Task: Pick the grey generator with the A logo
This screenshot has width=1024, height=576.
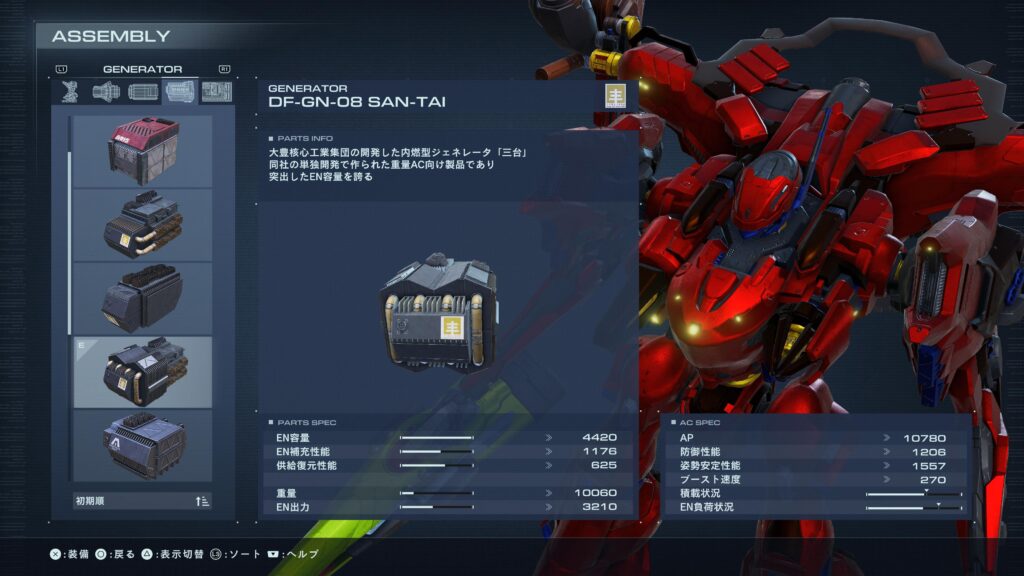Action: point(142,444)
